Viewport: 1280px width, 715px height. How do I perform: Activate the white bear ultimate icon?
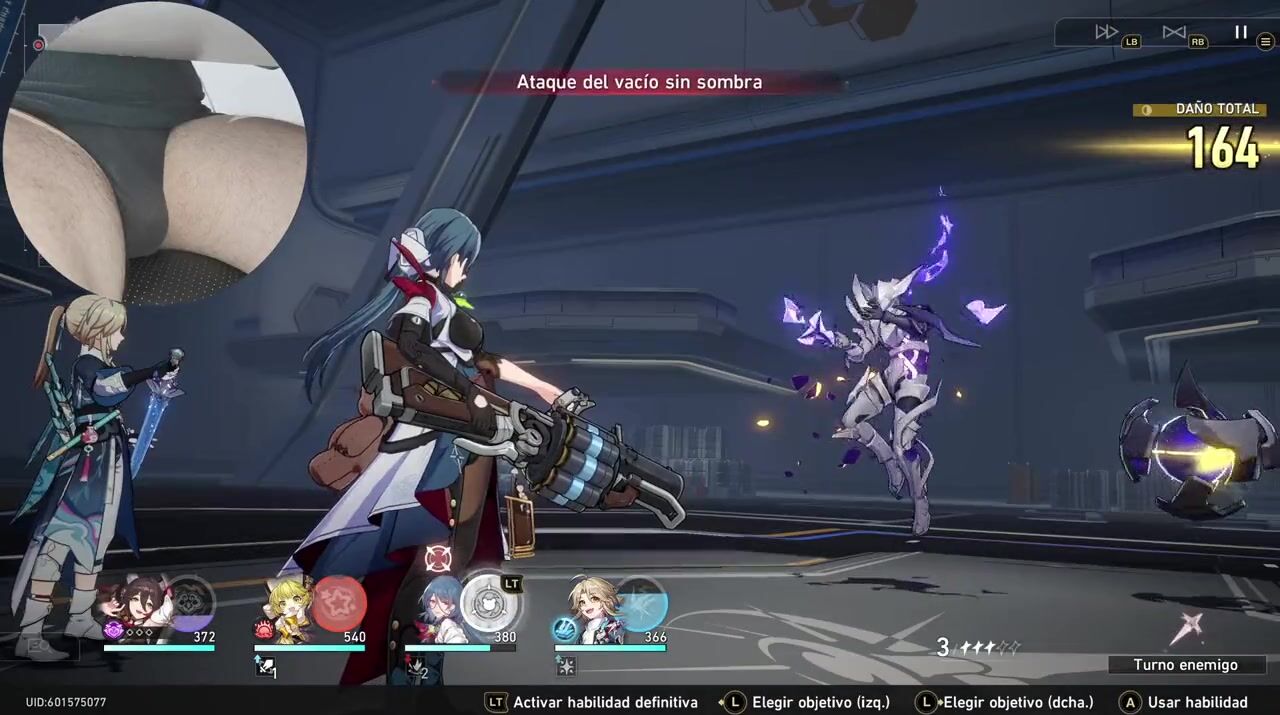coord(489,603)
